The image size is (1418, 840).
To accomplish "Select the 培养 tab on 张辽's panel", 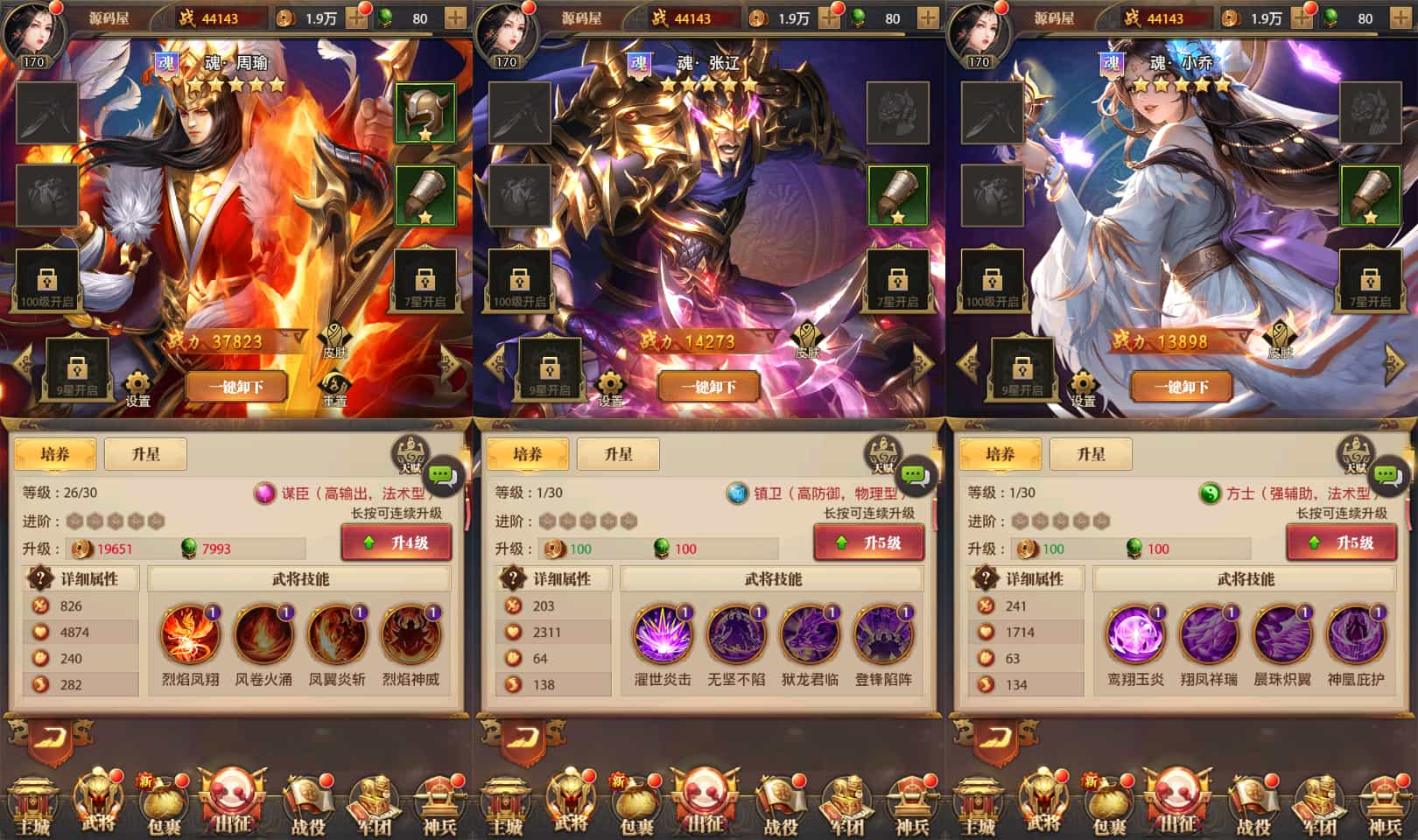I will (x=528, y=453).
